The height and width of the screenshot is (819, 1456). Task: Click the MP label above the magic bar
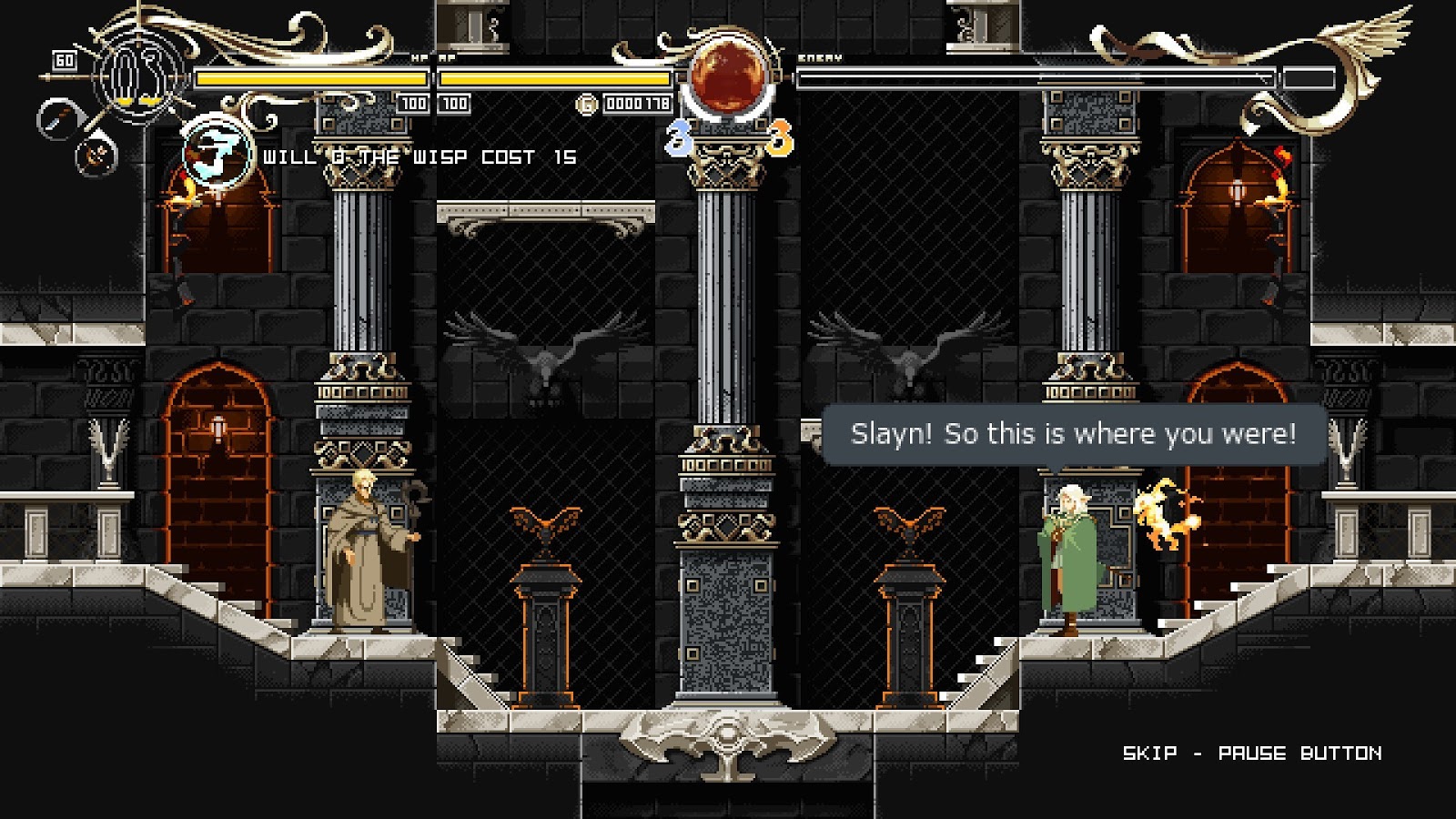coord(445,56)
